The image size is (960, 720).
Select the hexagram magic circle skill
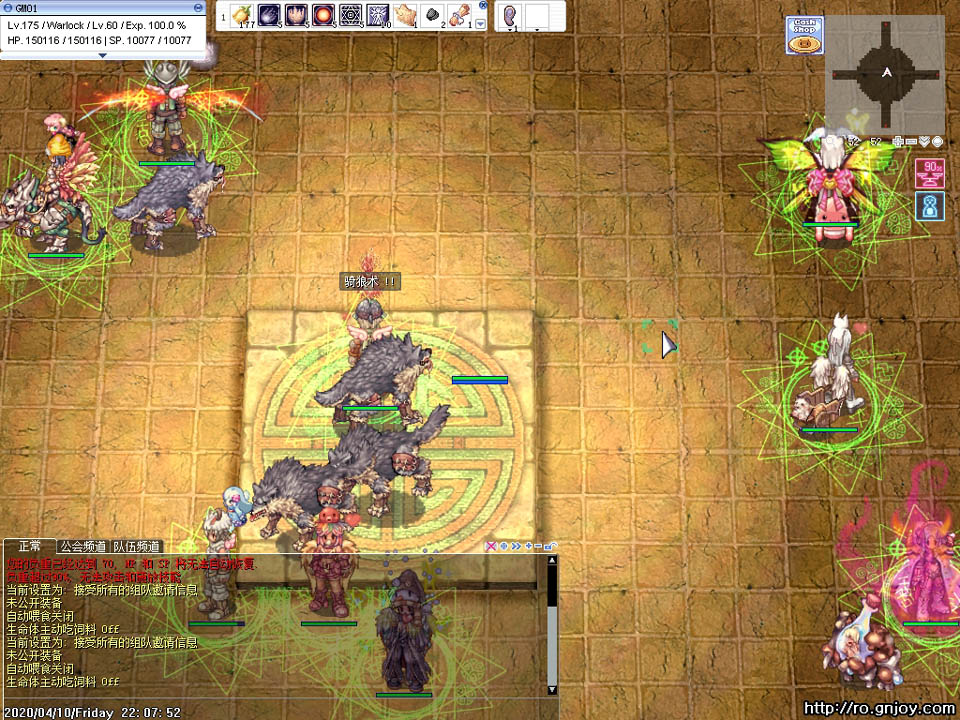coord(350,15)
